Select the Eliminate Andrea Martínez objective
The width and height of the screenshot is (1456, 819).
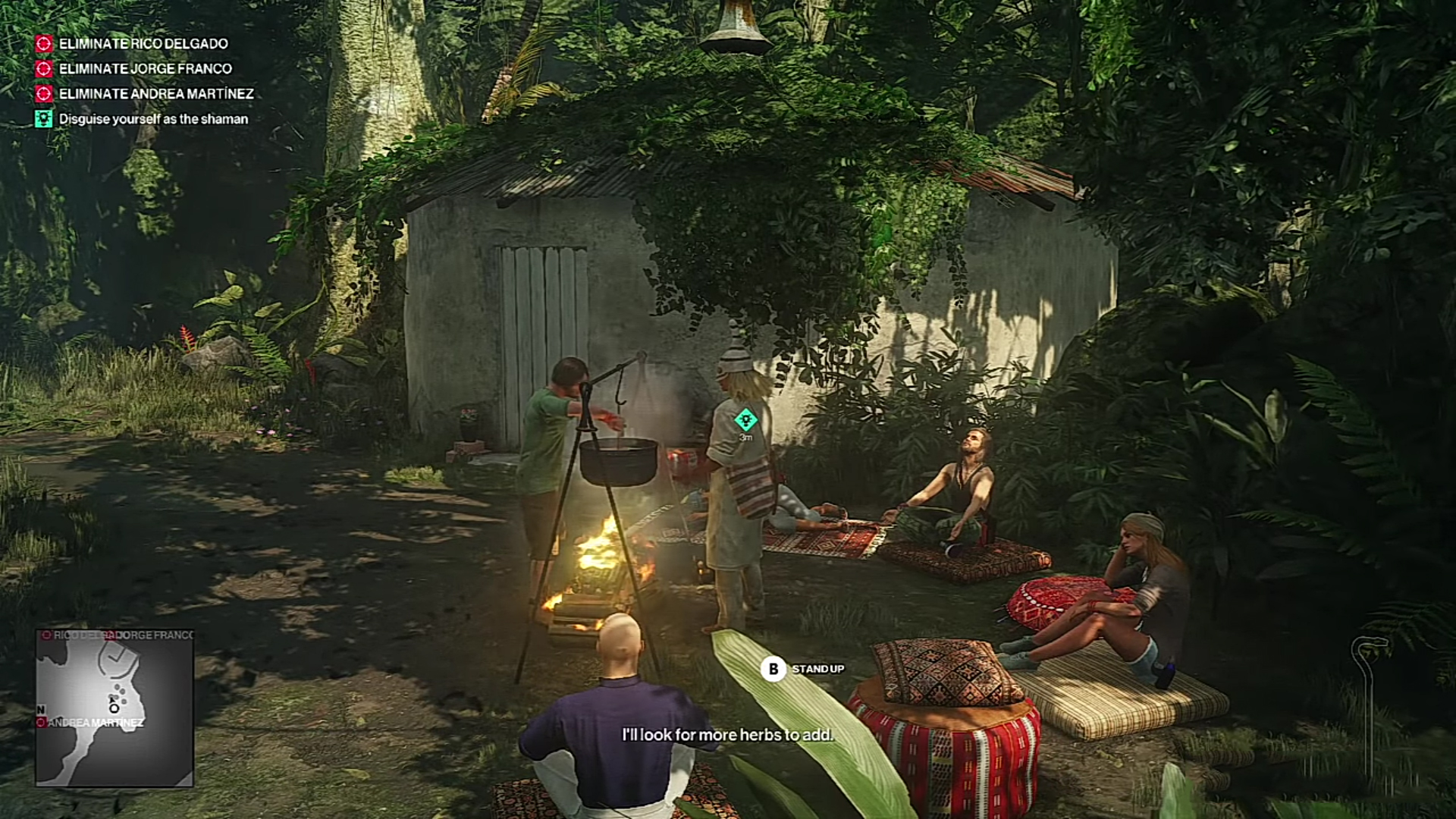tap(155, 94)
